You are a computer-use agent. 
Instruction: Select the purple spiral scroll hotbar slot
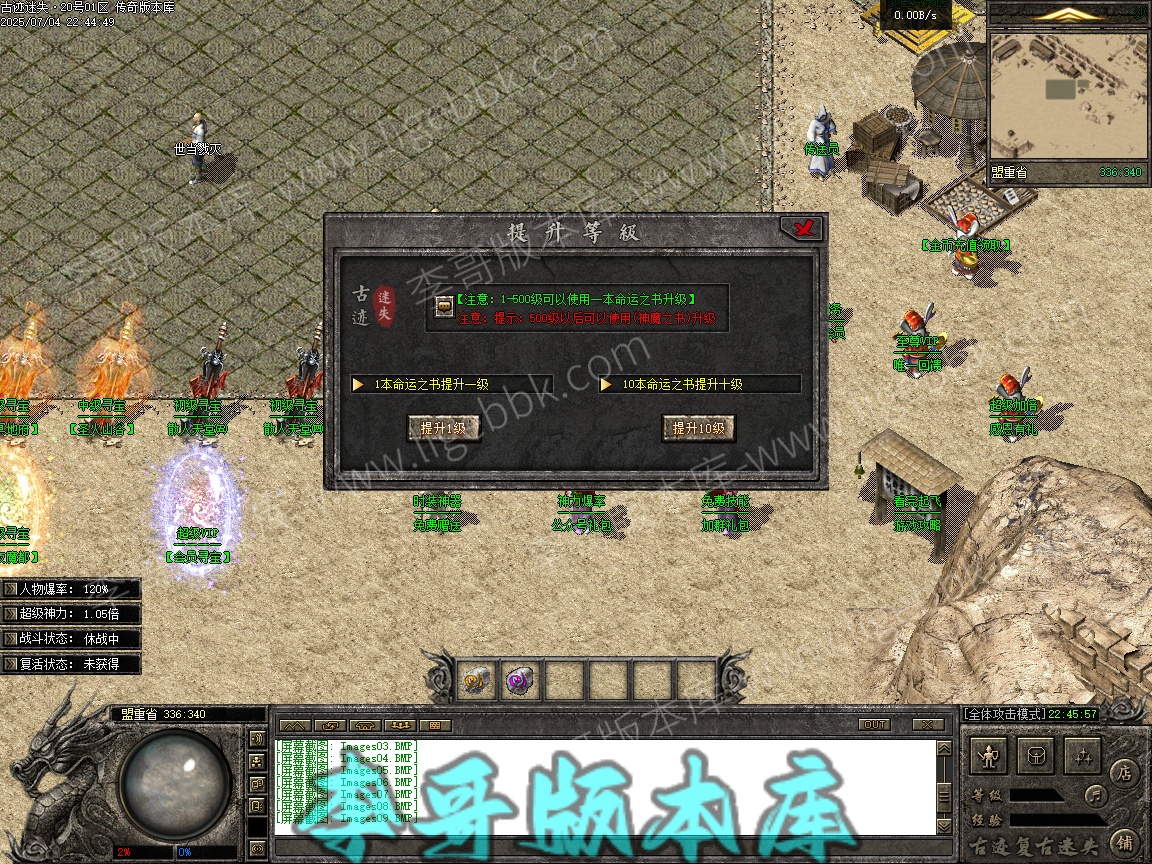pyautogui.click(x=521, y=681)
